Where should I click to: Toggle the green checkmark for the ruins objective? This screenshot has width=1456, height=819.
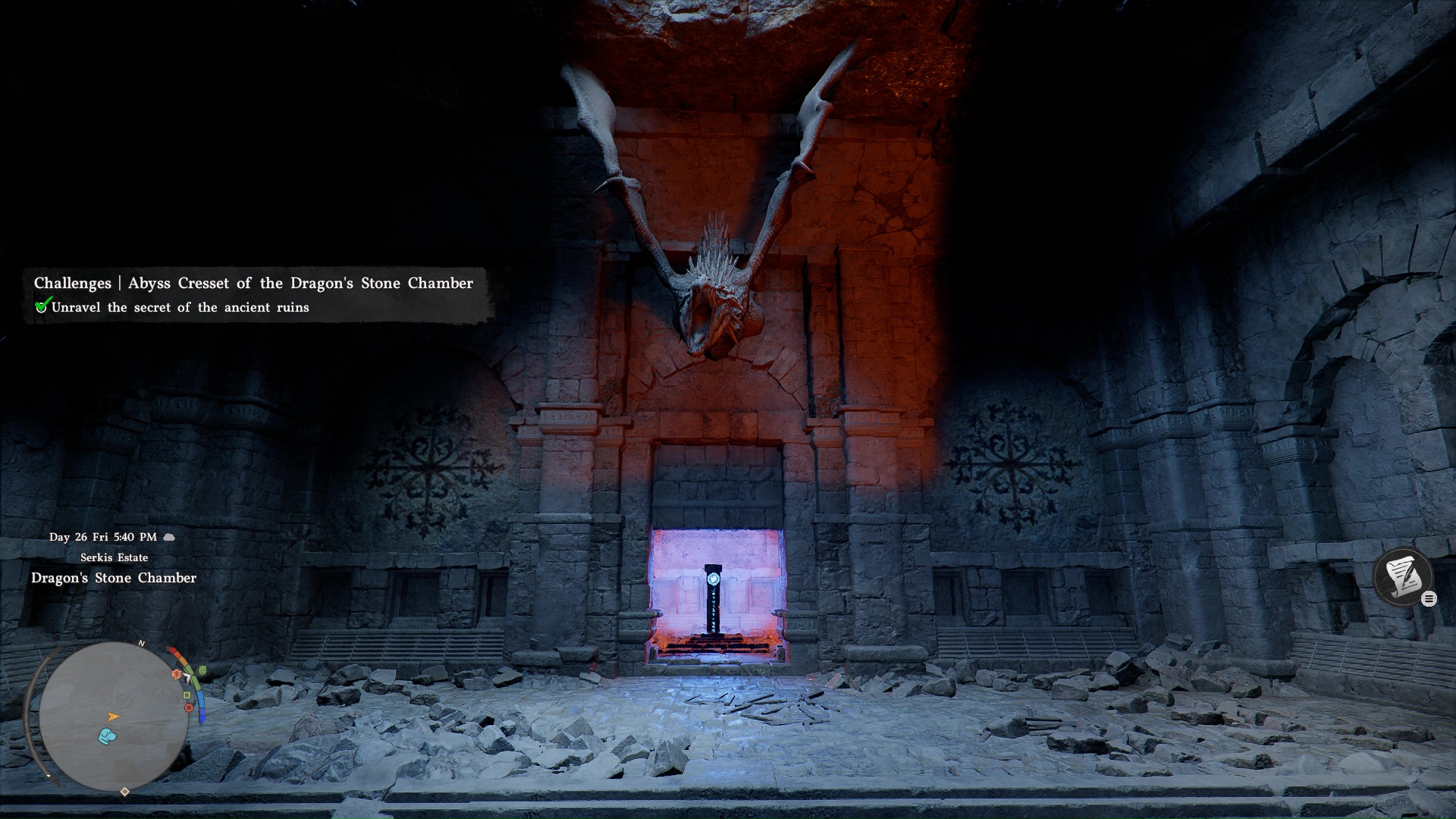[43, 305]
